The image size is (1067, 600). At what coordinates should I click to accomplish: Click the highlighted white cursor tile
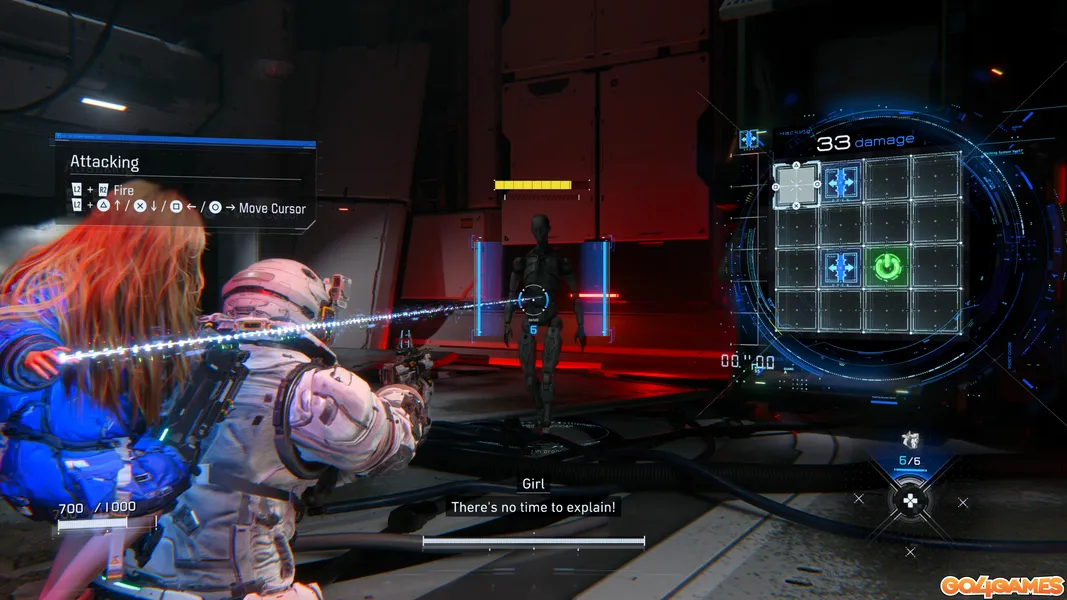coord(796,183)
